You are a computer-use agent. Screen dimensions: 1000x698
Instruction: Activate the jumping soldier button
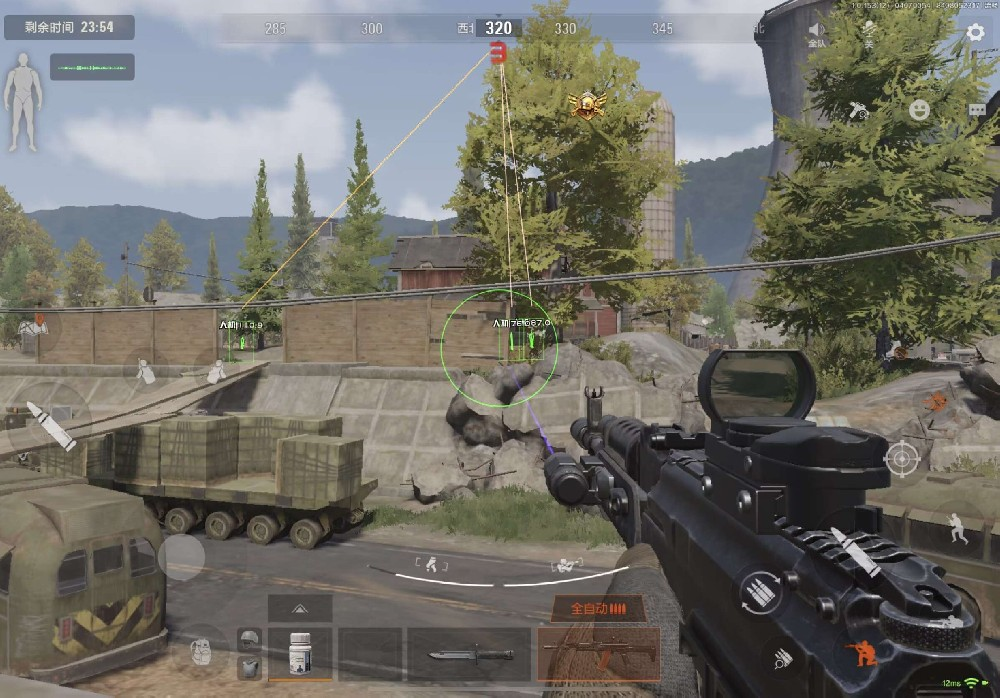(x=957, y=526)
